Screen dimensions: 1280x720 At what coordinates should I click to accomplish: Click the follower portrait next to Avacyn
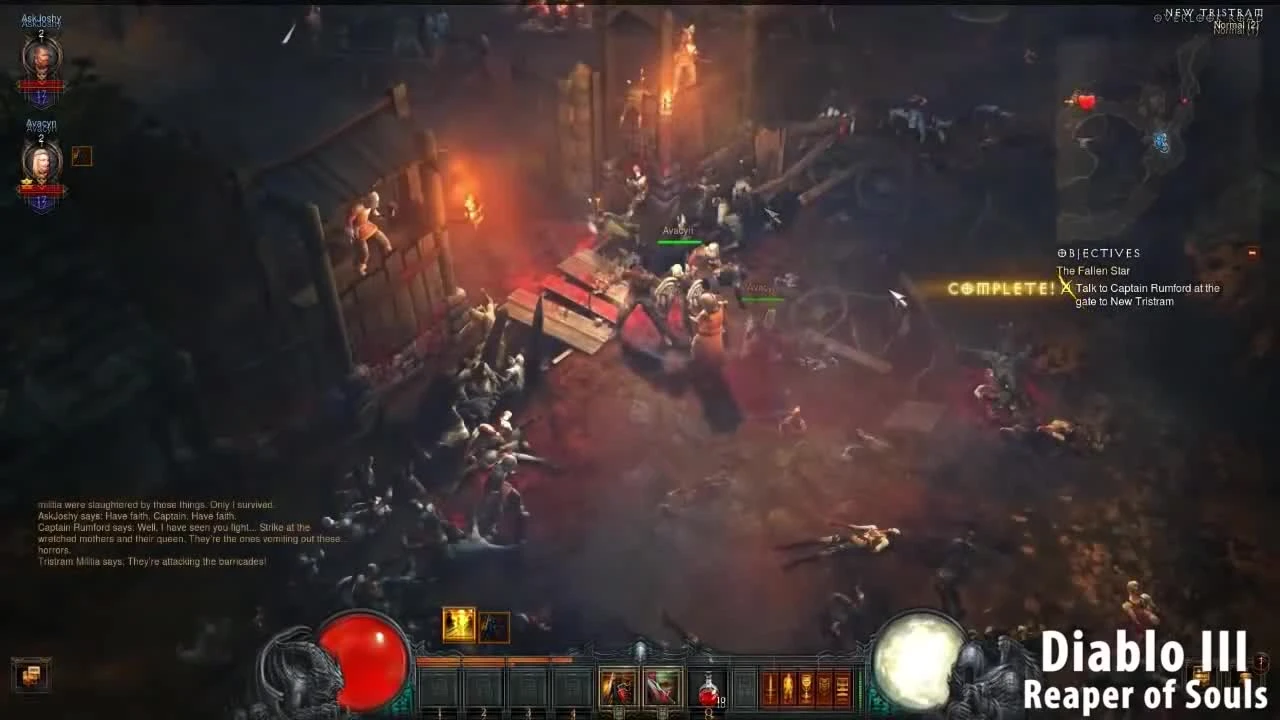click(81, 156)
